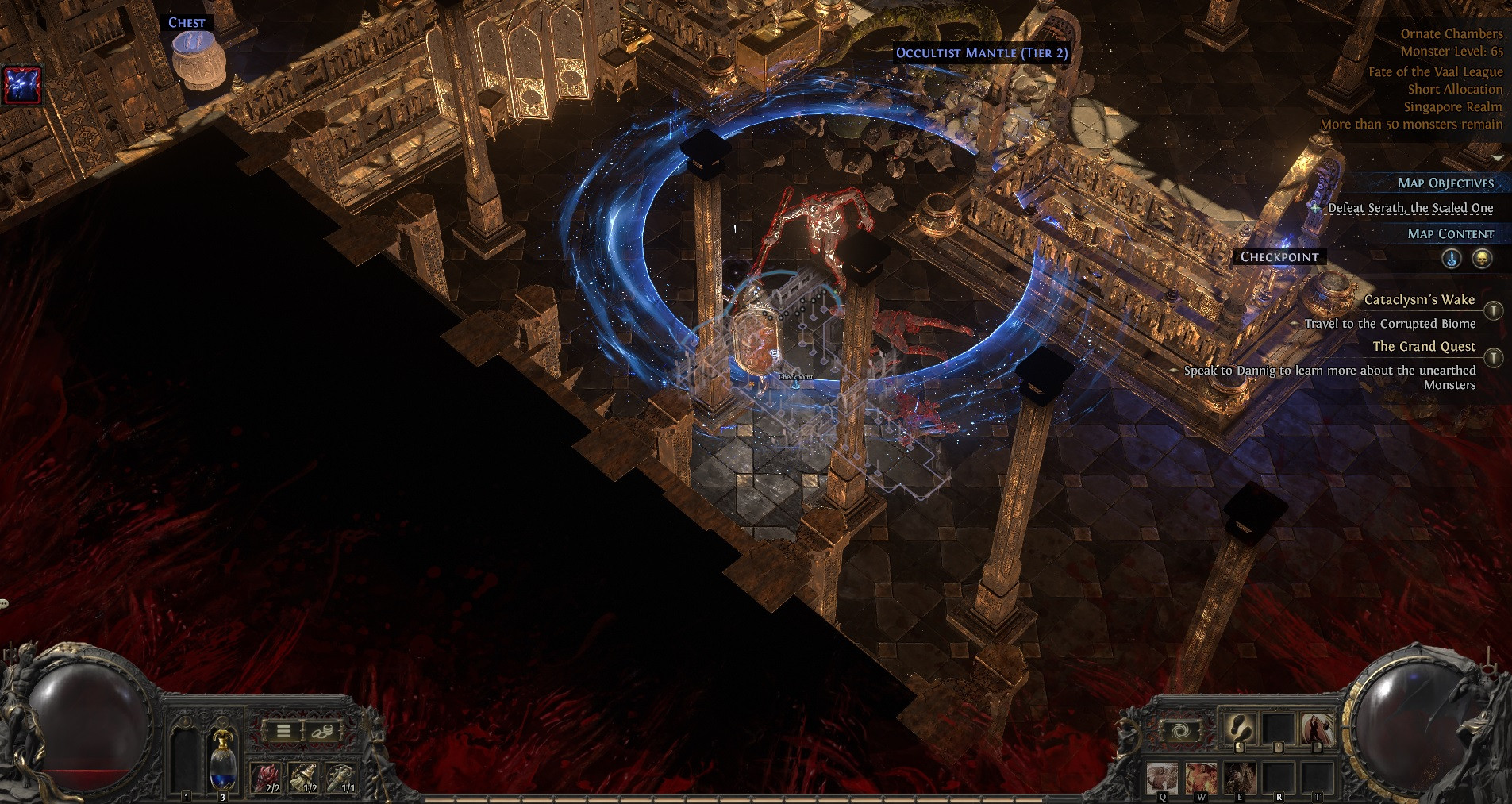Screen dimensions: 1512x804
Task: Activate the golden bell charm
Action: pyautogui.click(x=303, y=777)
